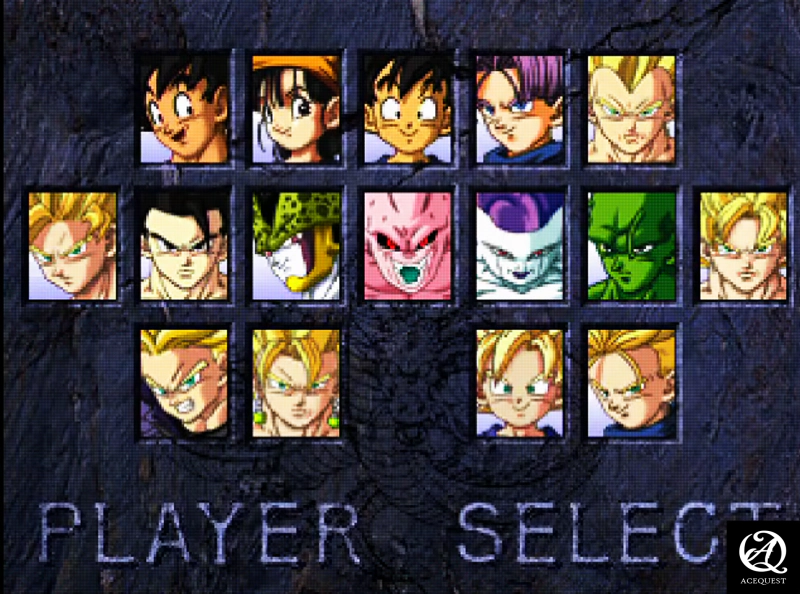Screen dimensions: 800x594
Task: Pick the smiling Super Saiyan Kid Goku
Action: 520,383
